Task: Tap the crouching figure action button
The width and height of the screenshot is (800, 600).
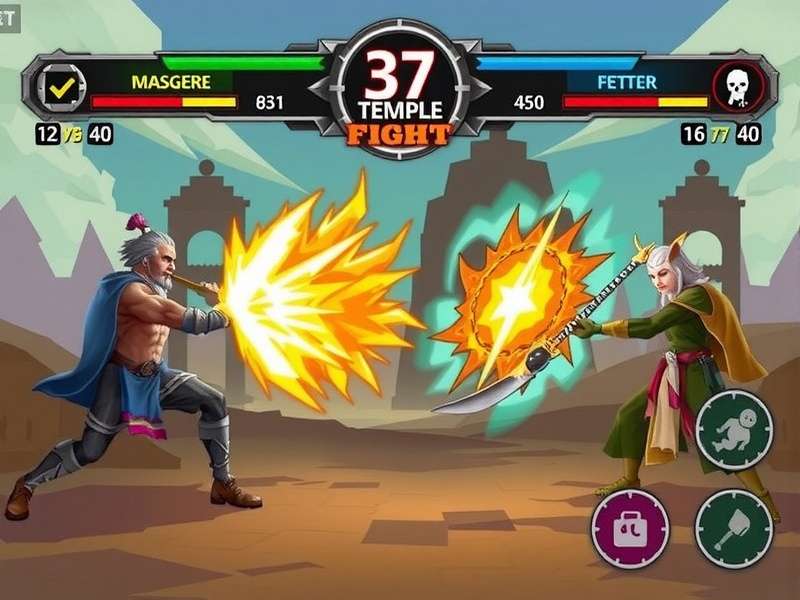Action: click(x=734, y=430)
